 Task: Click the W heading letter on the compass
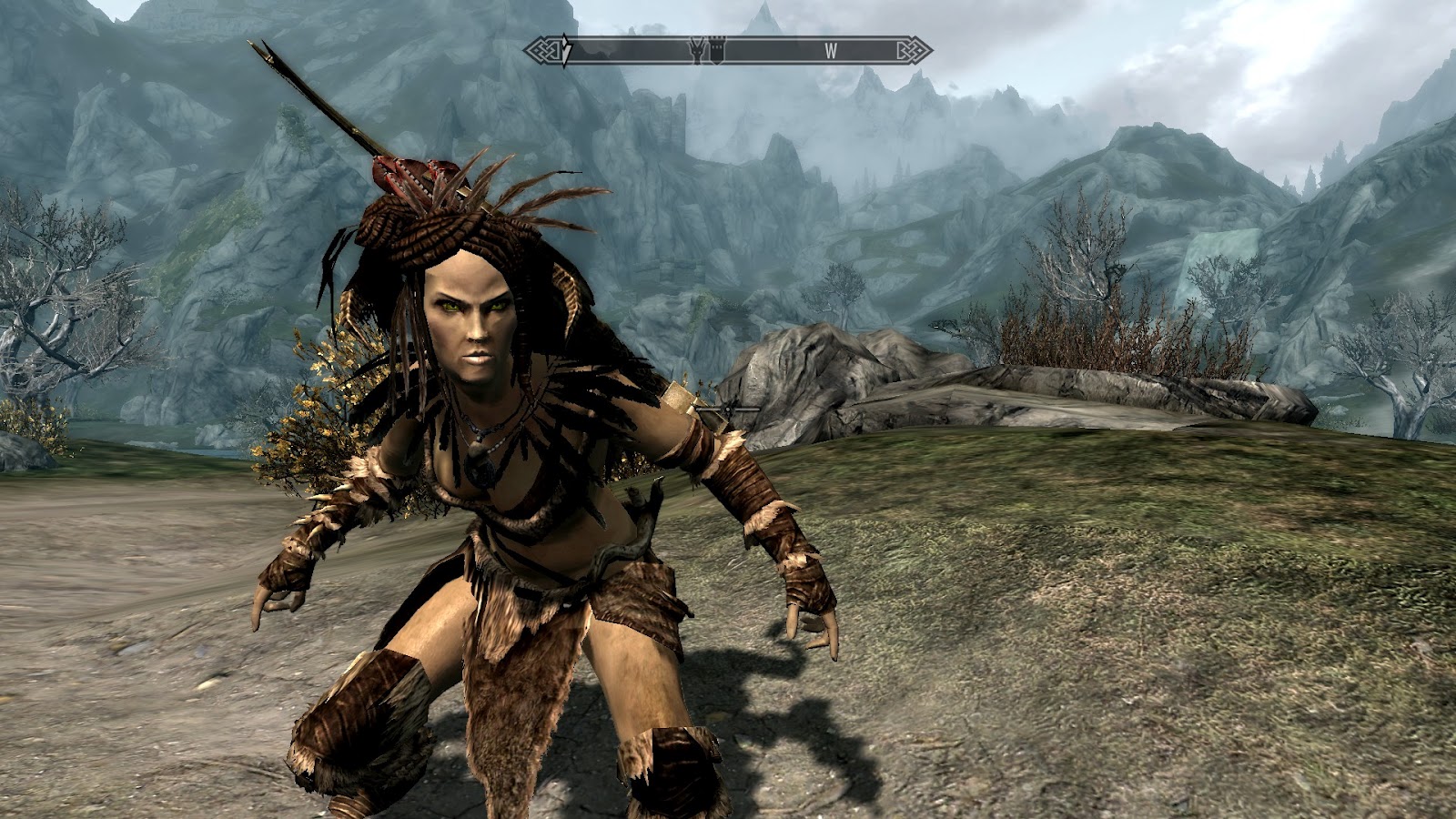coord(831,51)
